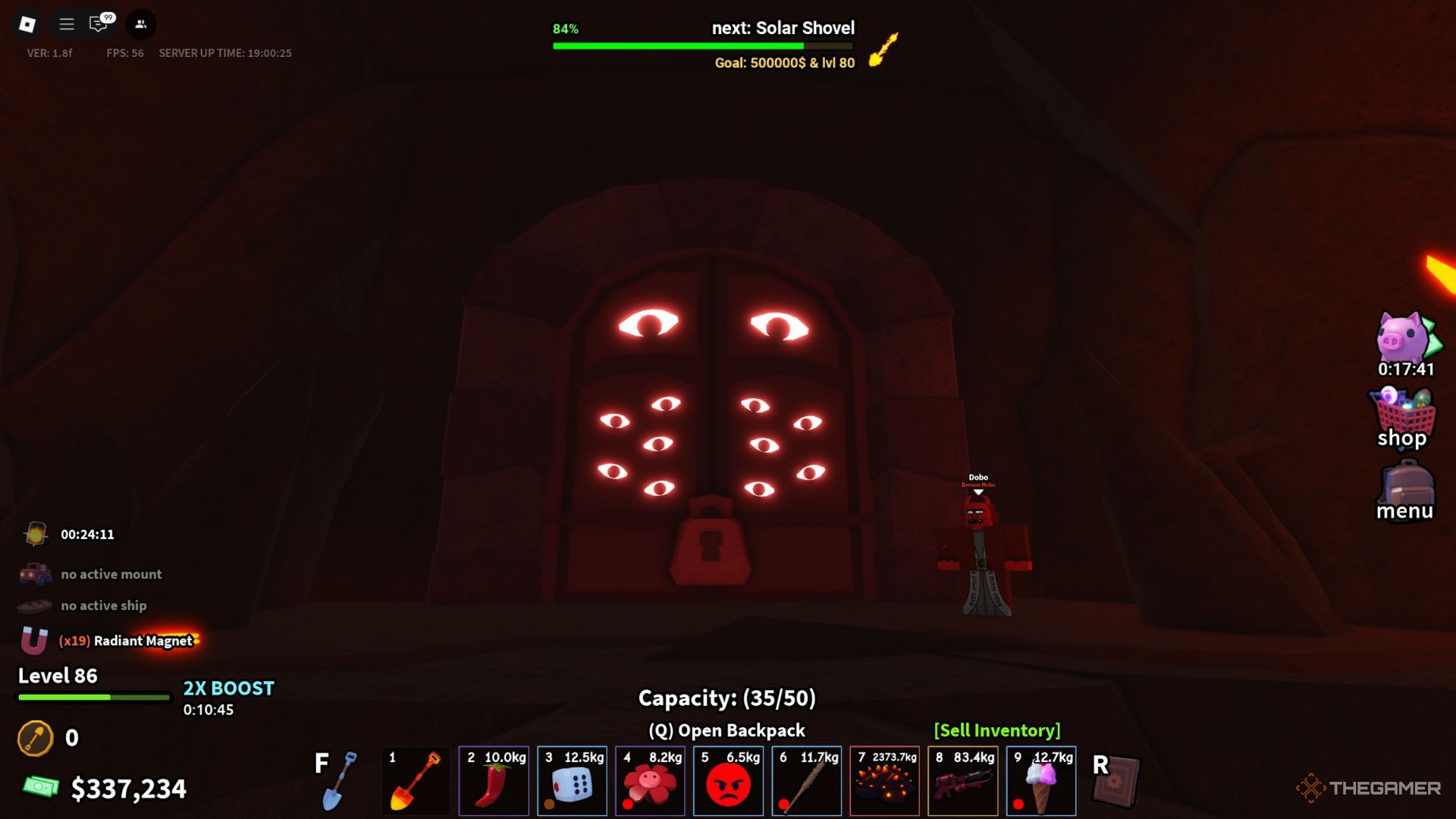Open the journal book icon

tap(1116, 781)
